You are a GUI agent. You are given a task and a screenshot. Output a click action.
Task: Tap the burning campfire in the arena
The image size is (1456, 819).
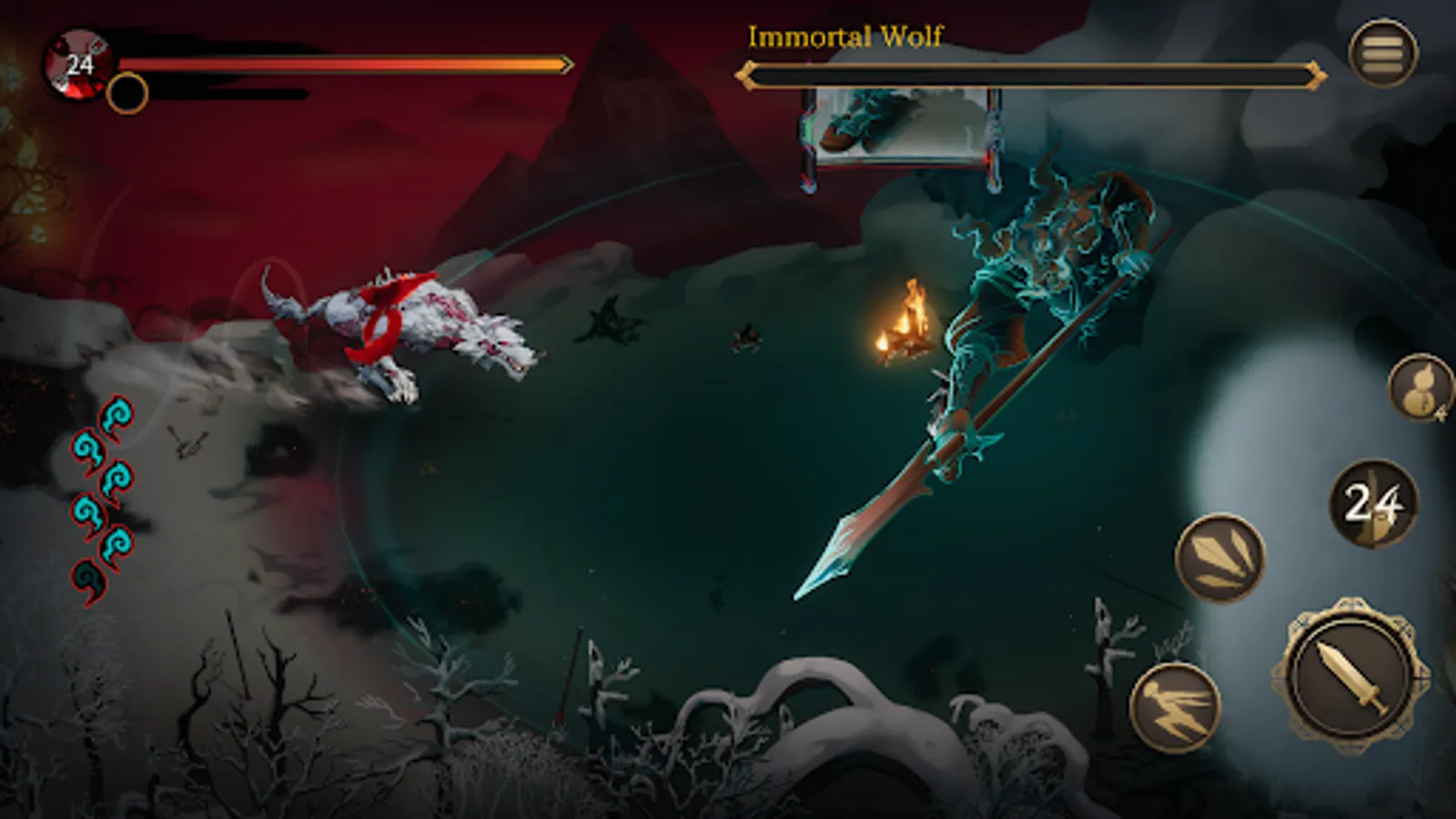coord(908,323)
